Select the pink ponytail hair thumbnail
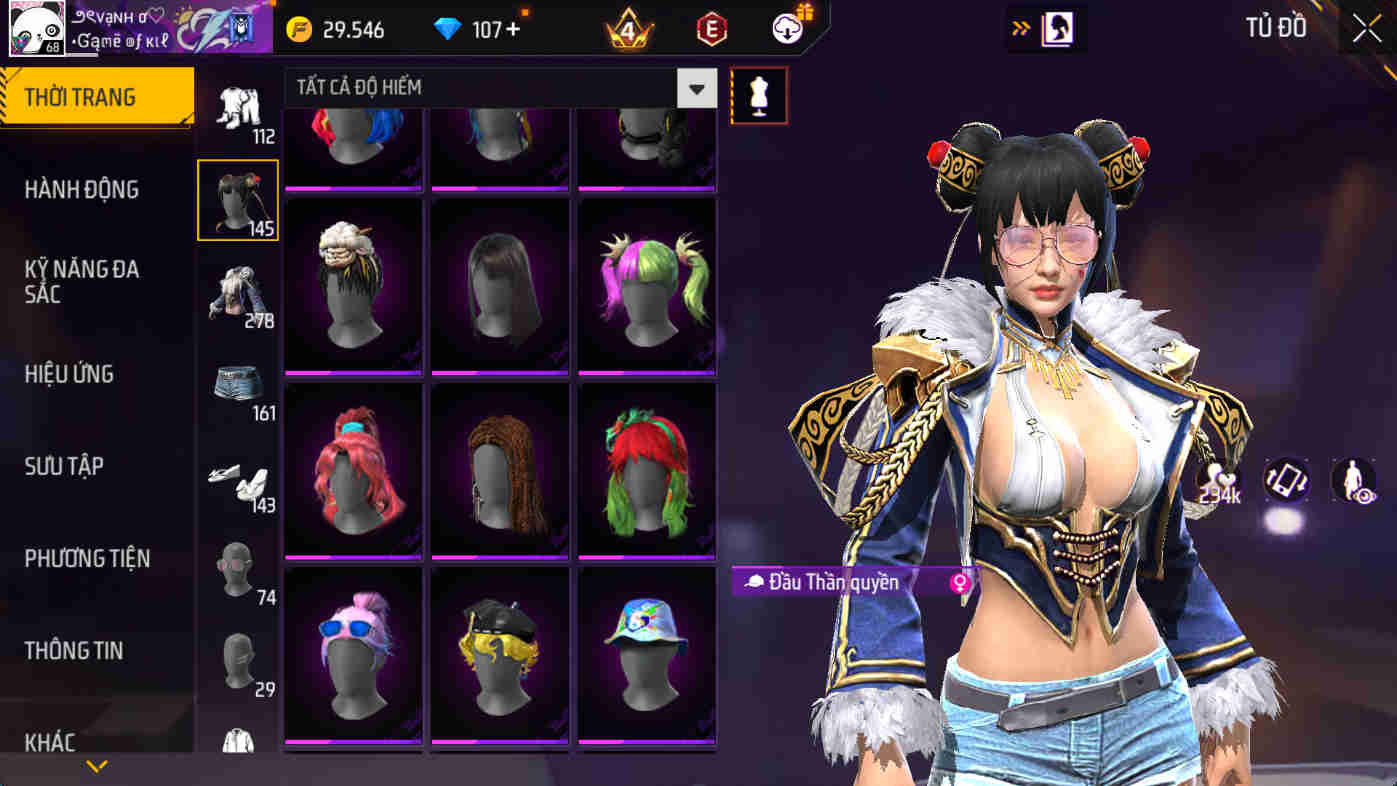Viewport: 1397px width, 786px height. click(x=351, y=468)
